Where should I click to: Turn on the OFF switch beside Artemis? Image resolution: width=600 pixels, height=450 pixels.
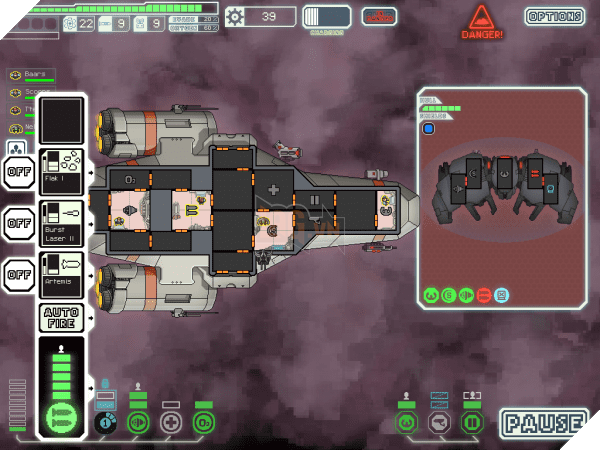19,274
